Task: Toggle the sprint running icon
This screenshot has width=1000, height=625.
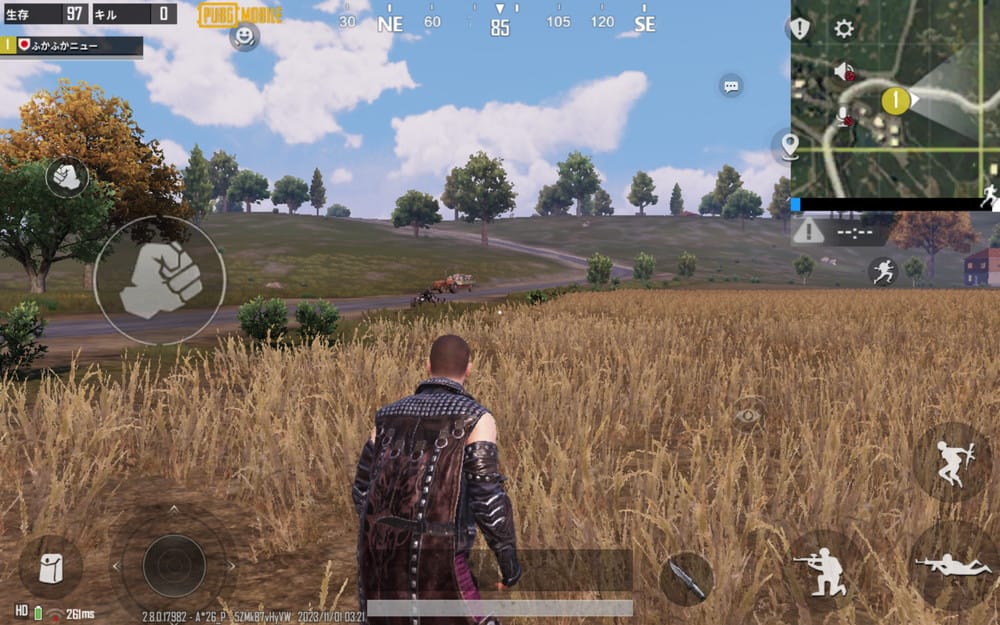Action: 882,270
